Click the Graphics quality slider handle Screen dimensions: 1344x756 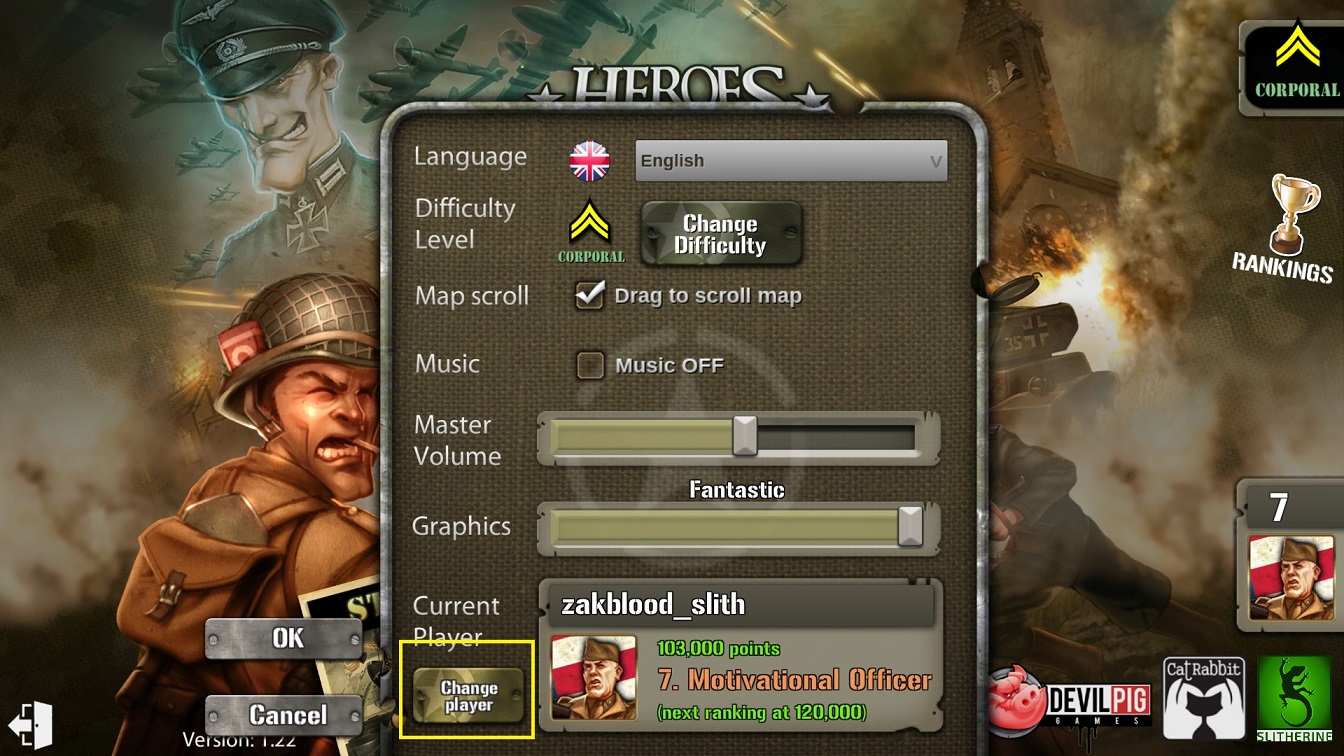point(909,526)
